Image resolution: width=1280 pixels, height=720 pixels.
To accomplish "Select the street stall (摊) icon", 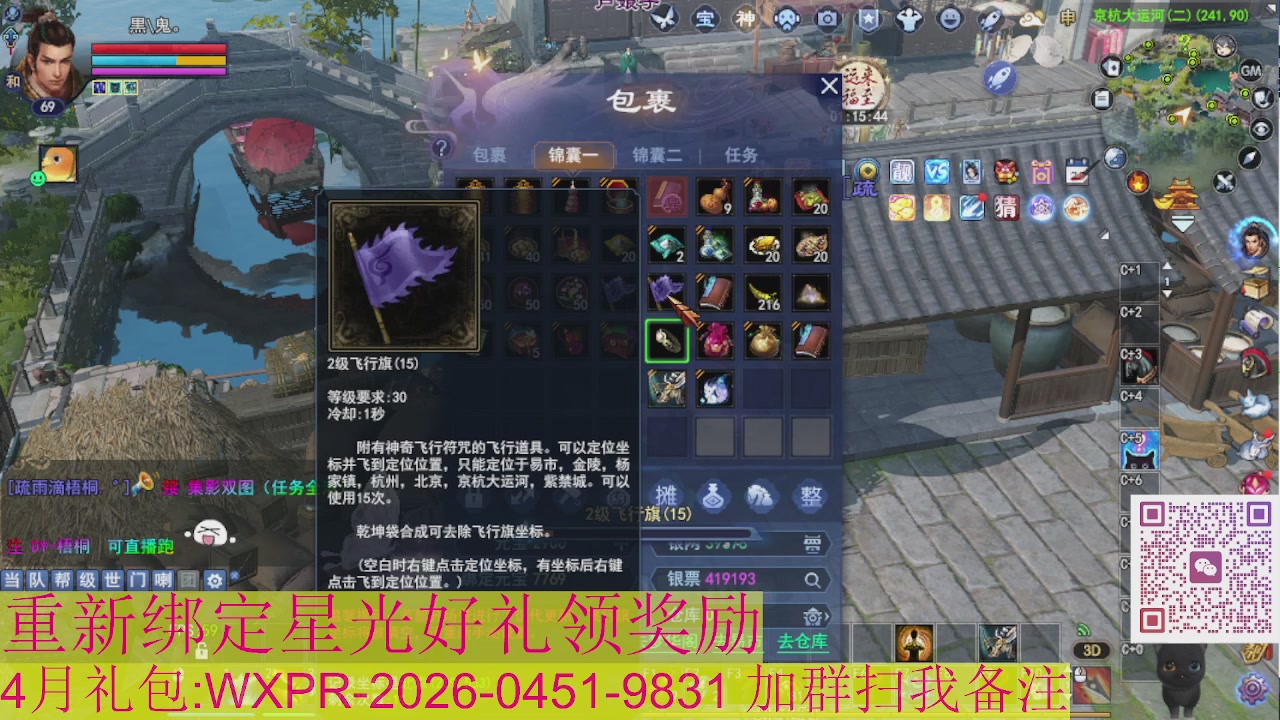I will tap(668, 494).
